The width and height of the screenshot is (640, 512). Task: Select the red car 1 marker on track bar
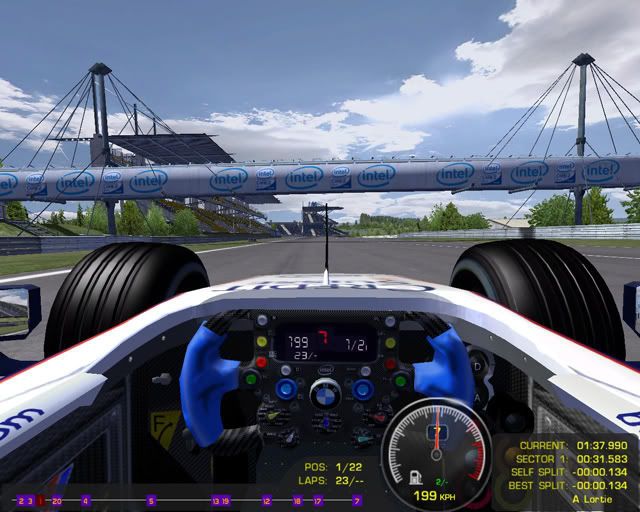[x=40, y=500]
